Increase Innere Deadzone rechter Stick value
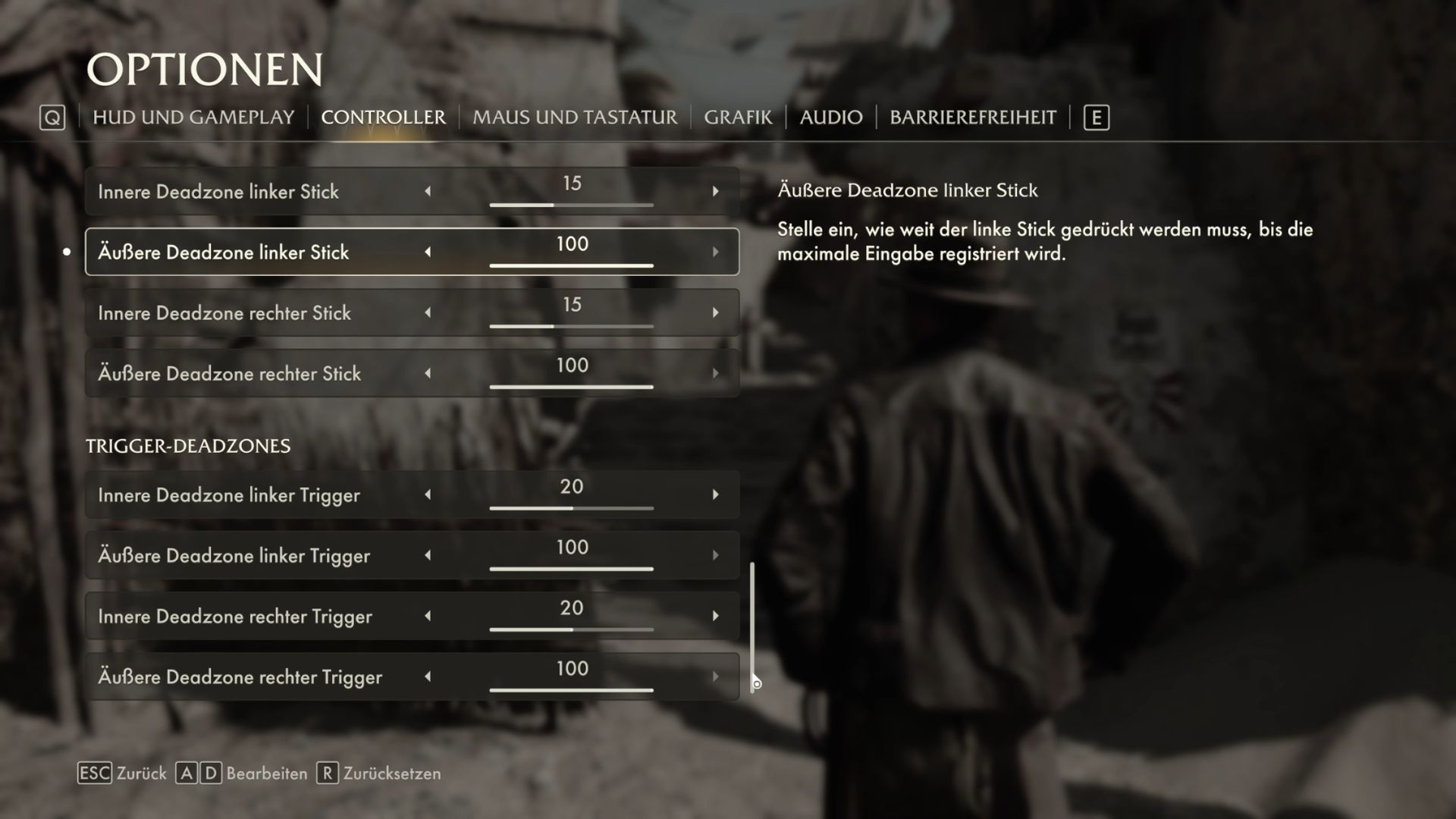The height and width of the screenshot is (819, 1456). coord(715,313)
